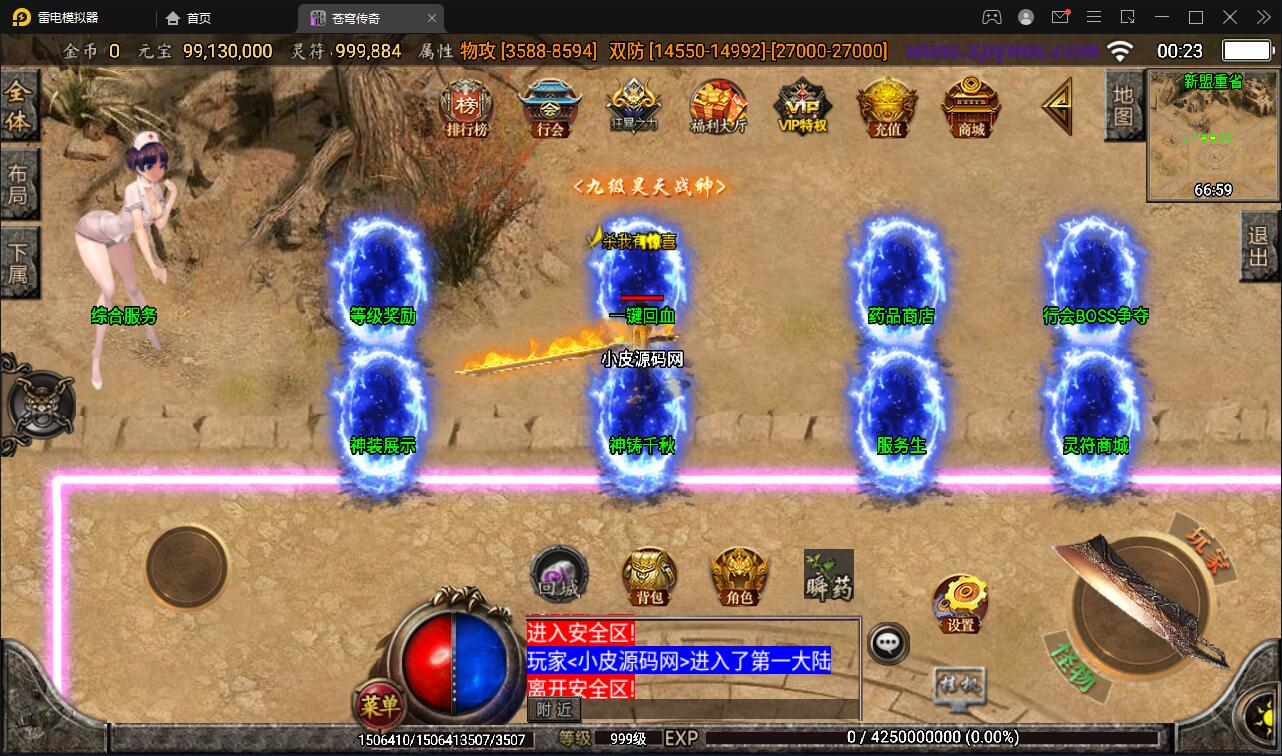This screenshot has width=1282, height=756.
Task: Open the 充值 recharge icon
Action: point(887,107)
